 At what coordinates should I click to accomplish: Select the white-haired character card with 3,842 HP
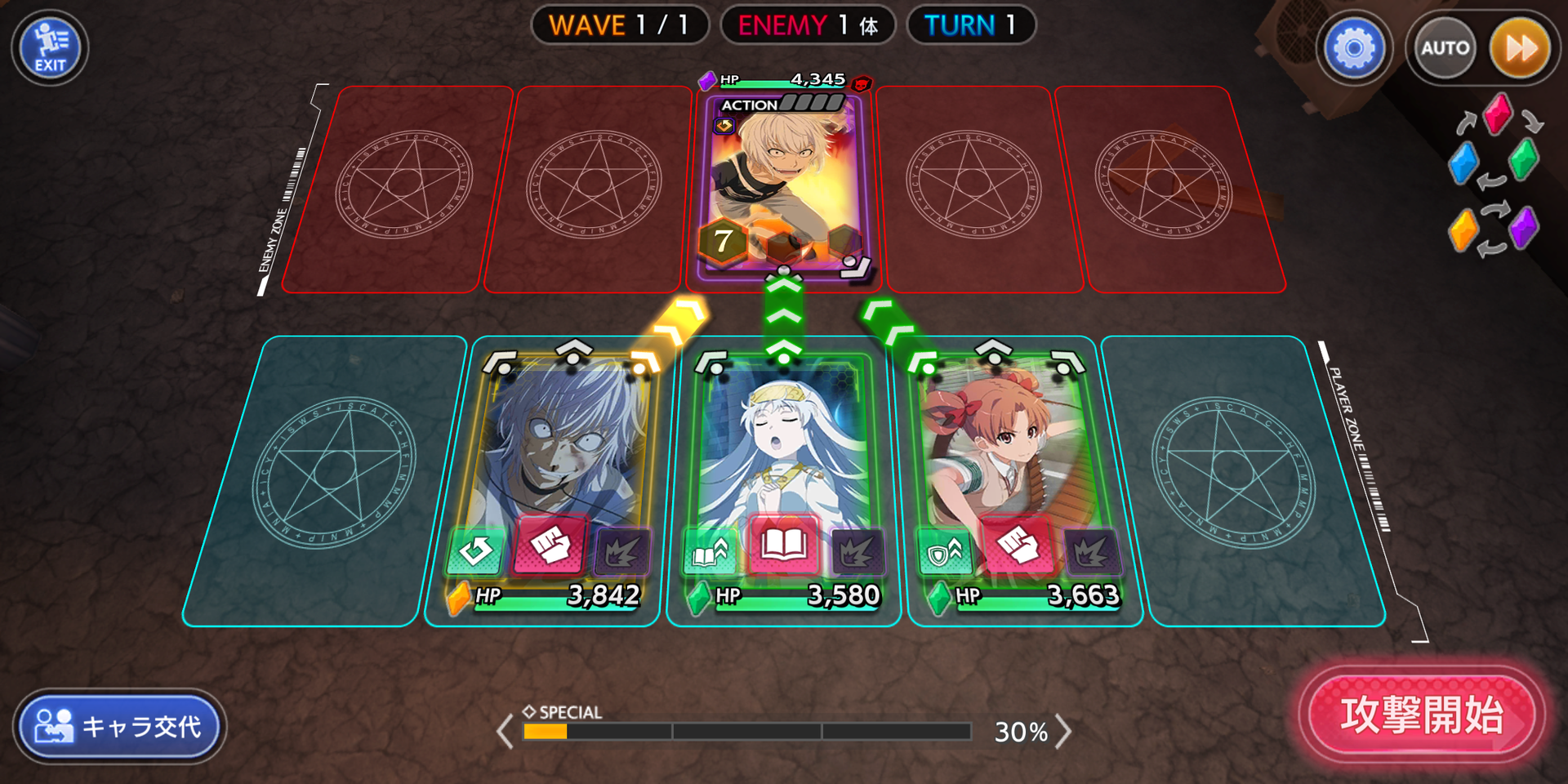[563, 449]
